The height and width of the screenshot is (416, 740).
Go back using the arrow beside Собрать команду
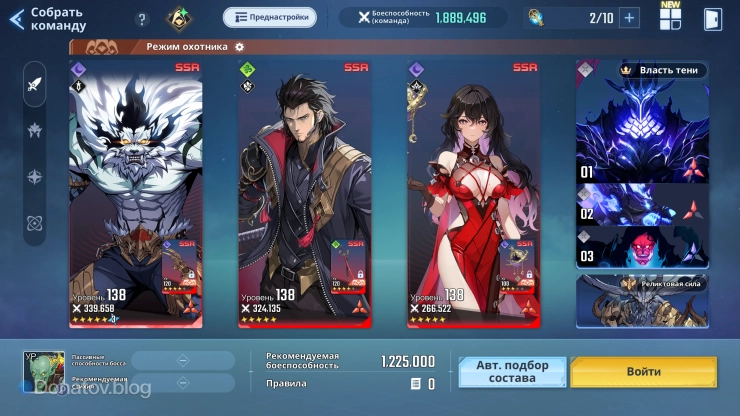[16, 19]
